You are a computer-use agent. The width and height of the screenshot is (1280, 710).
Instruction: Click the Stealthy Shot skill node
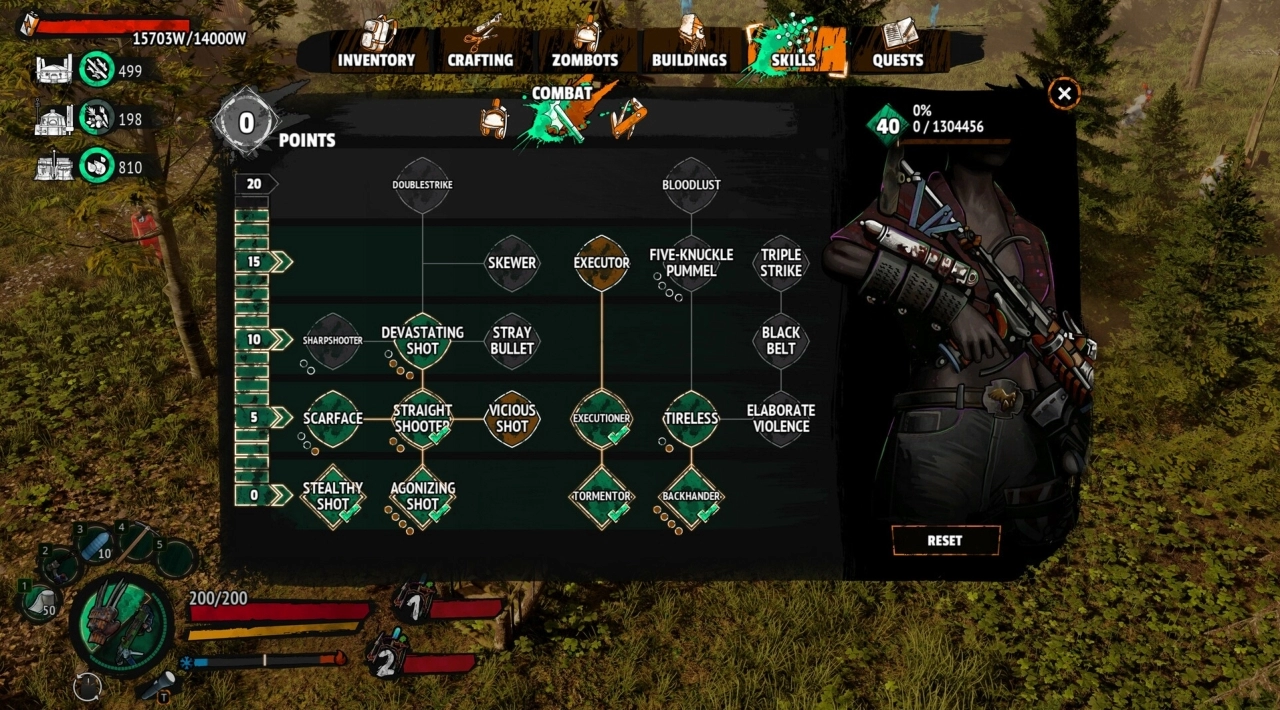pyautogui.click(x=332, y=496)
